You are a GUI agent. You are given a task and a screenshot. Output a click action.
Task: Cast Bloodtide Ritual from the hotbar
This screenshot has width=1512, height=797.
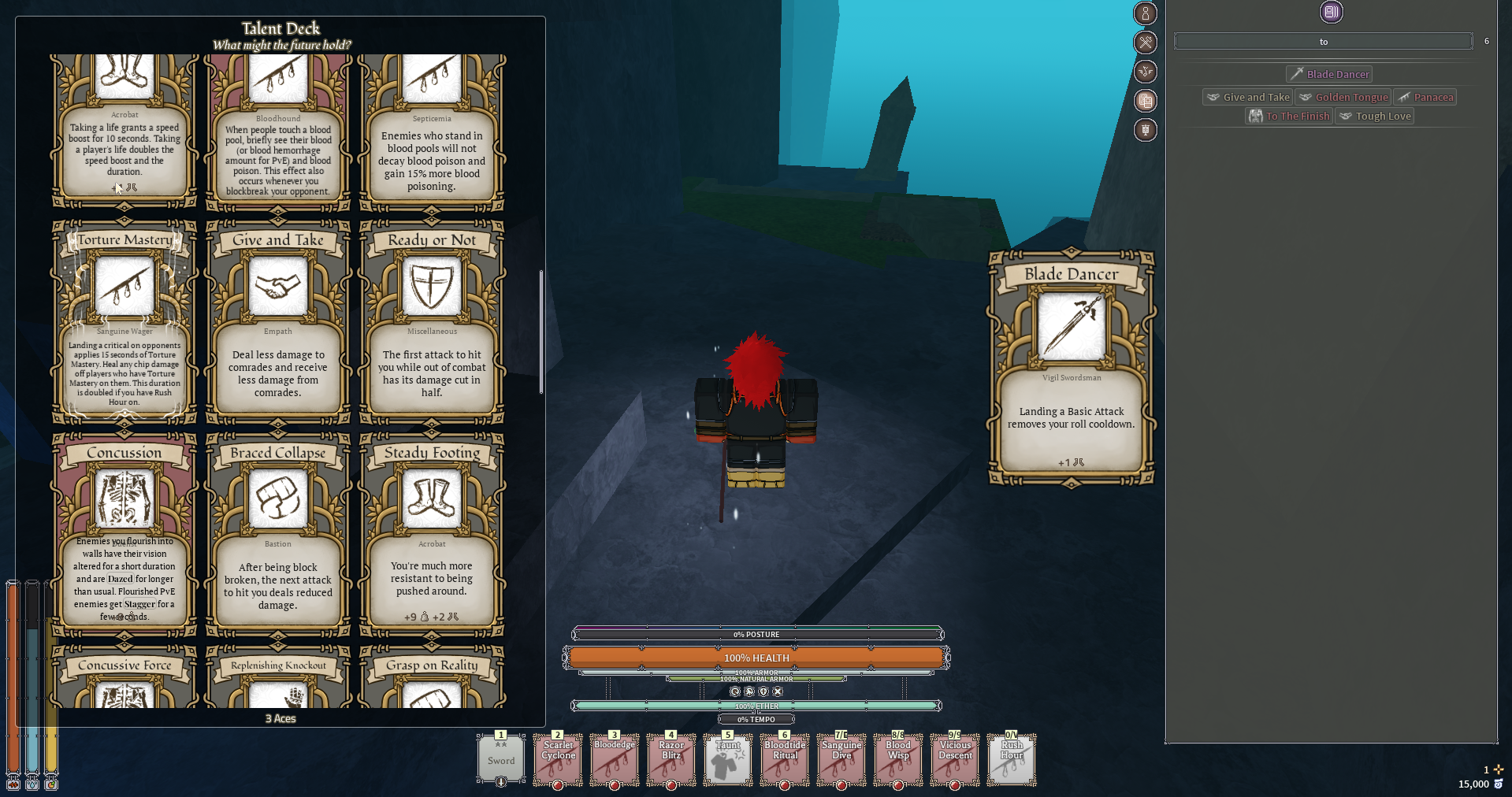(785, 759)
